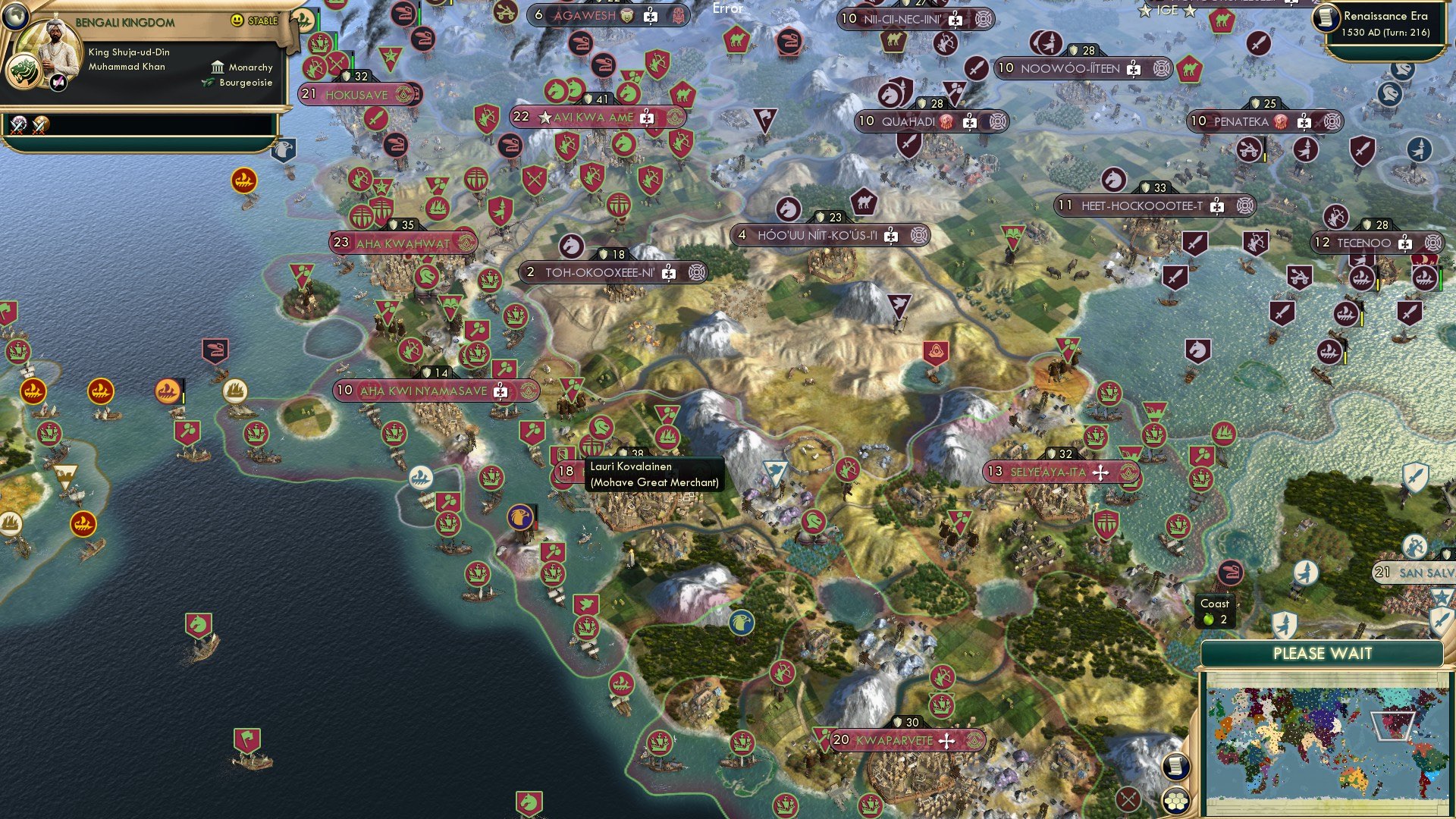Toggle the hex grid overlay button beside the minimap
1456x819 pixels.
coord(1175,801)
